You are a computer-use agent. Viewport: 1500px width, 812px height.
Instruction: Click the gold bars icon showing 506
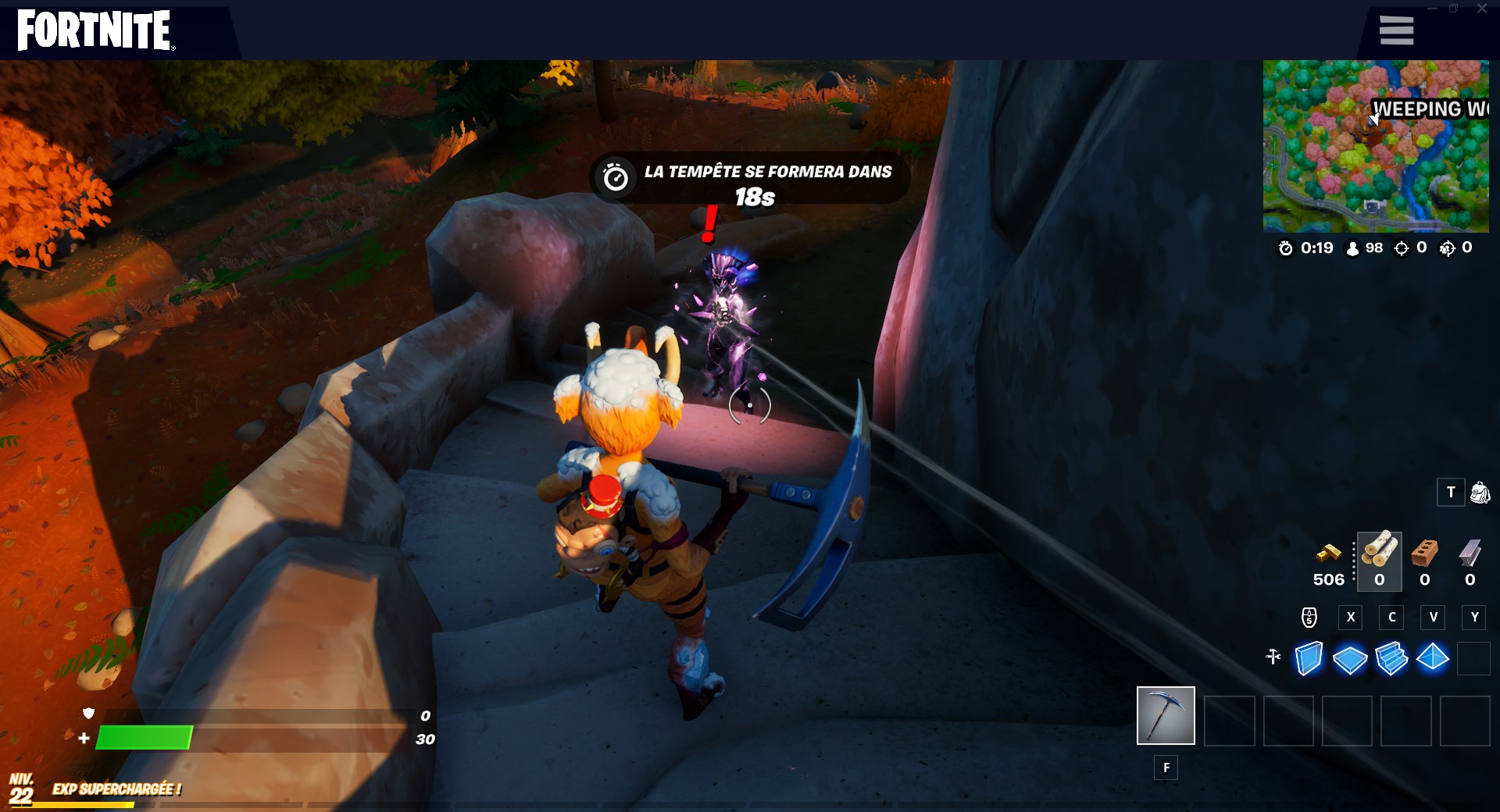pos(1328,554)
